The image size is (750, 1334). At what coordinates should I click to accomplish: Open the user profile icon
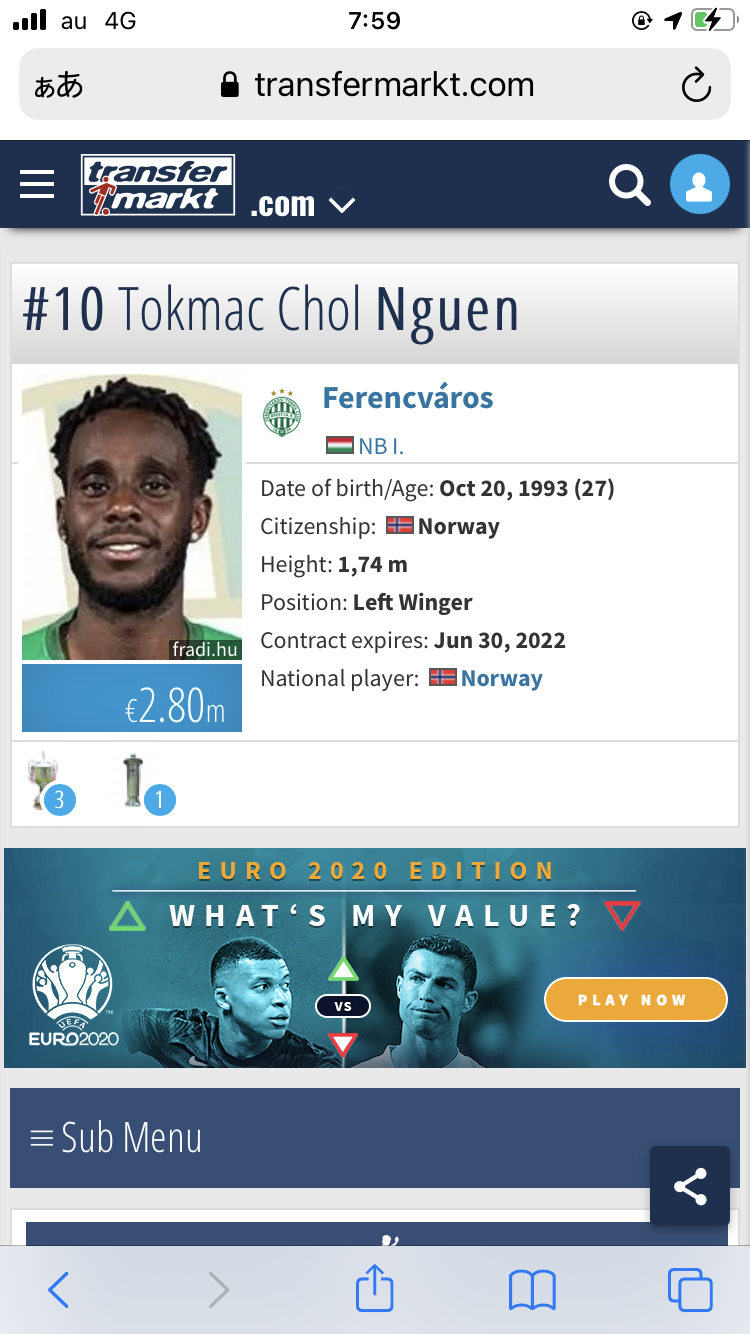pos(699,185)
